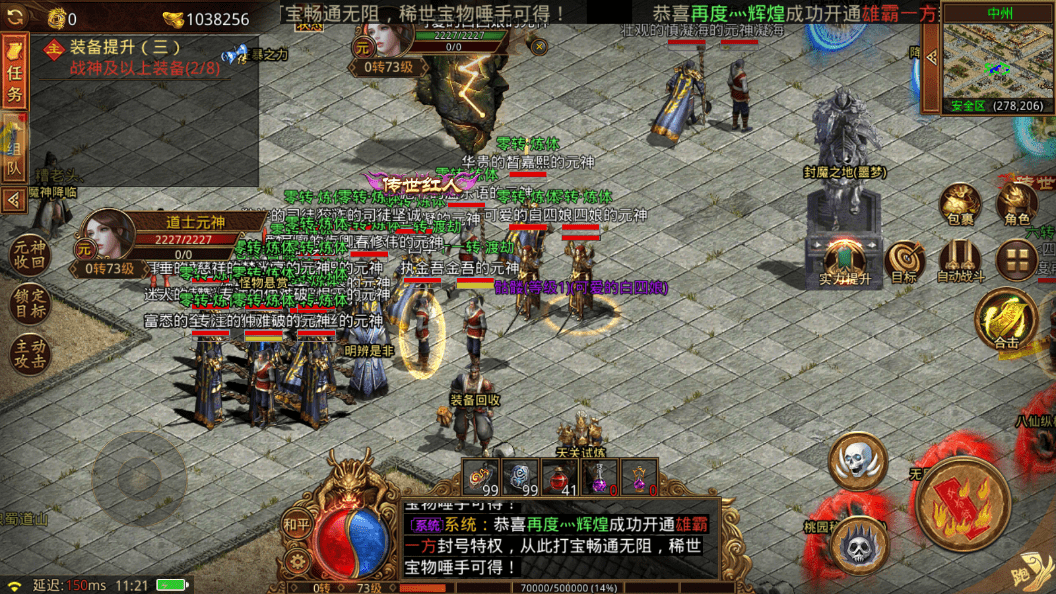Switch the 和平 attack mode button

click(296, 523)
